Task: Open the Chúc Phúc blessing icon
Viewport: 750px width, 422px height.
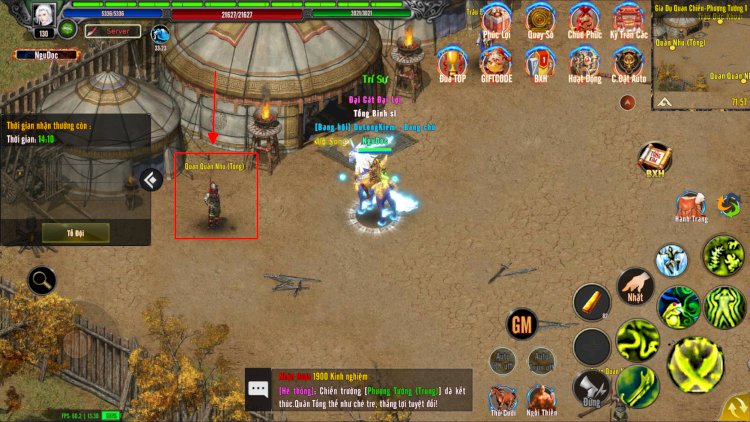Action: tap(584, 22)
